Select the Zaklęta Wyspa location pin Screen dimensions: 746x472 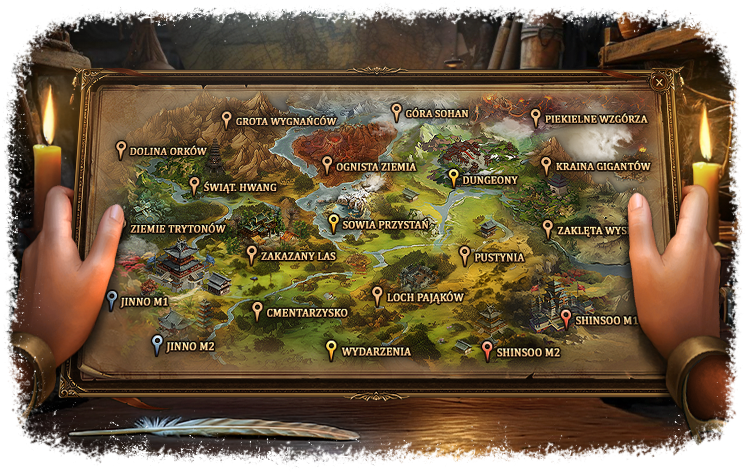coord(547,228)
